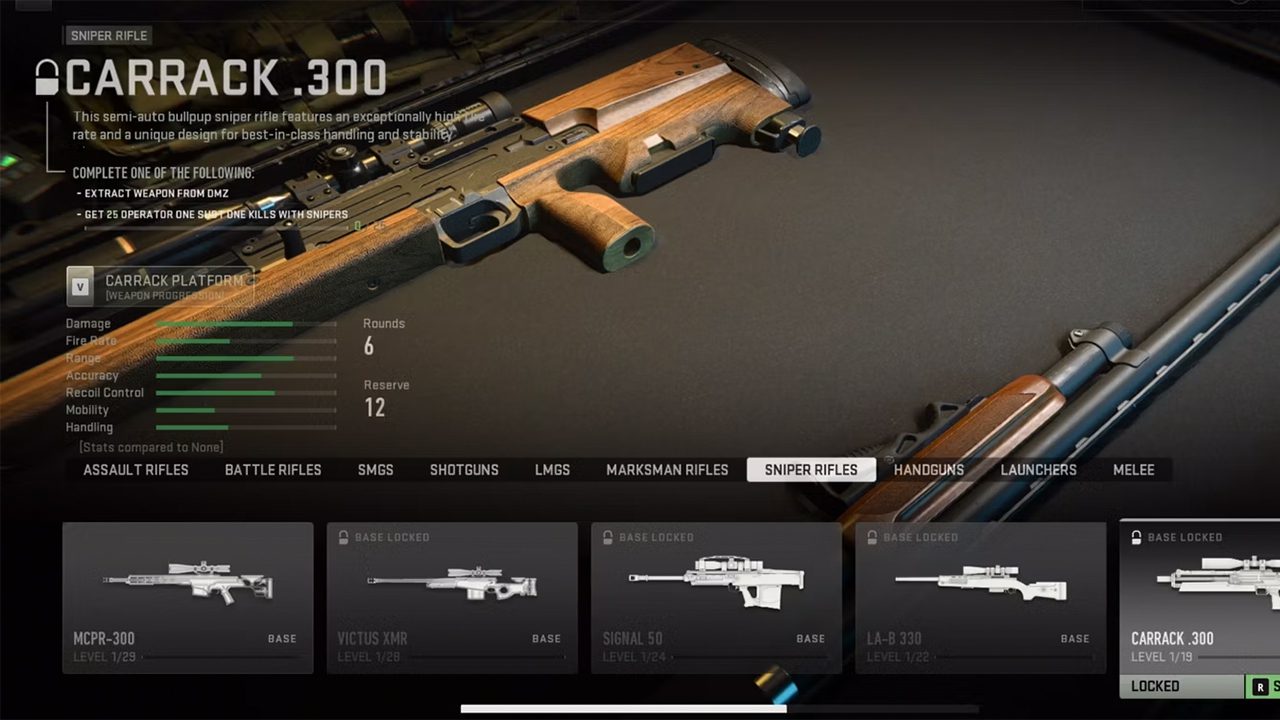Select the Sniper Rifles tab

click(811, 470)
